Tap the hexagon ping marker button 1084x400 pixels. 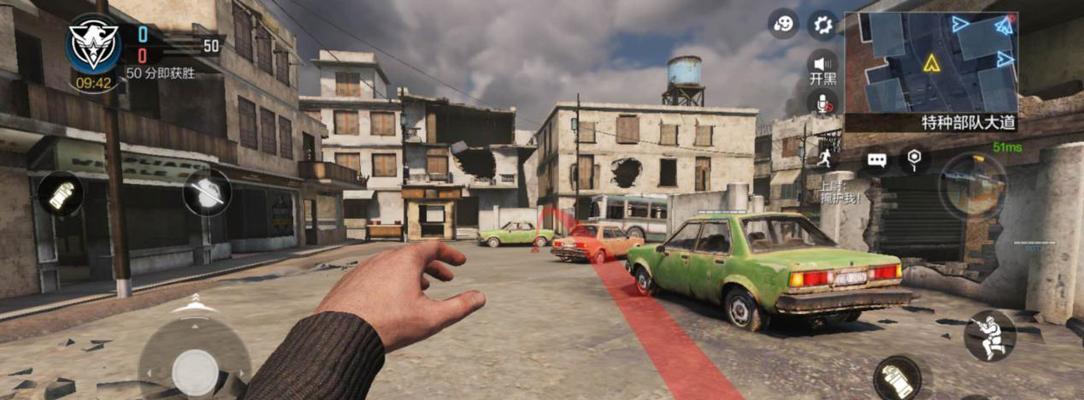[914, 158]
